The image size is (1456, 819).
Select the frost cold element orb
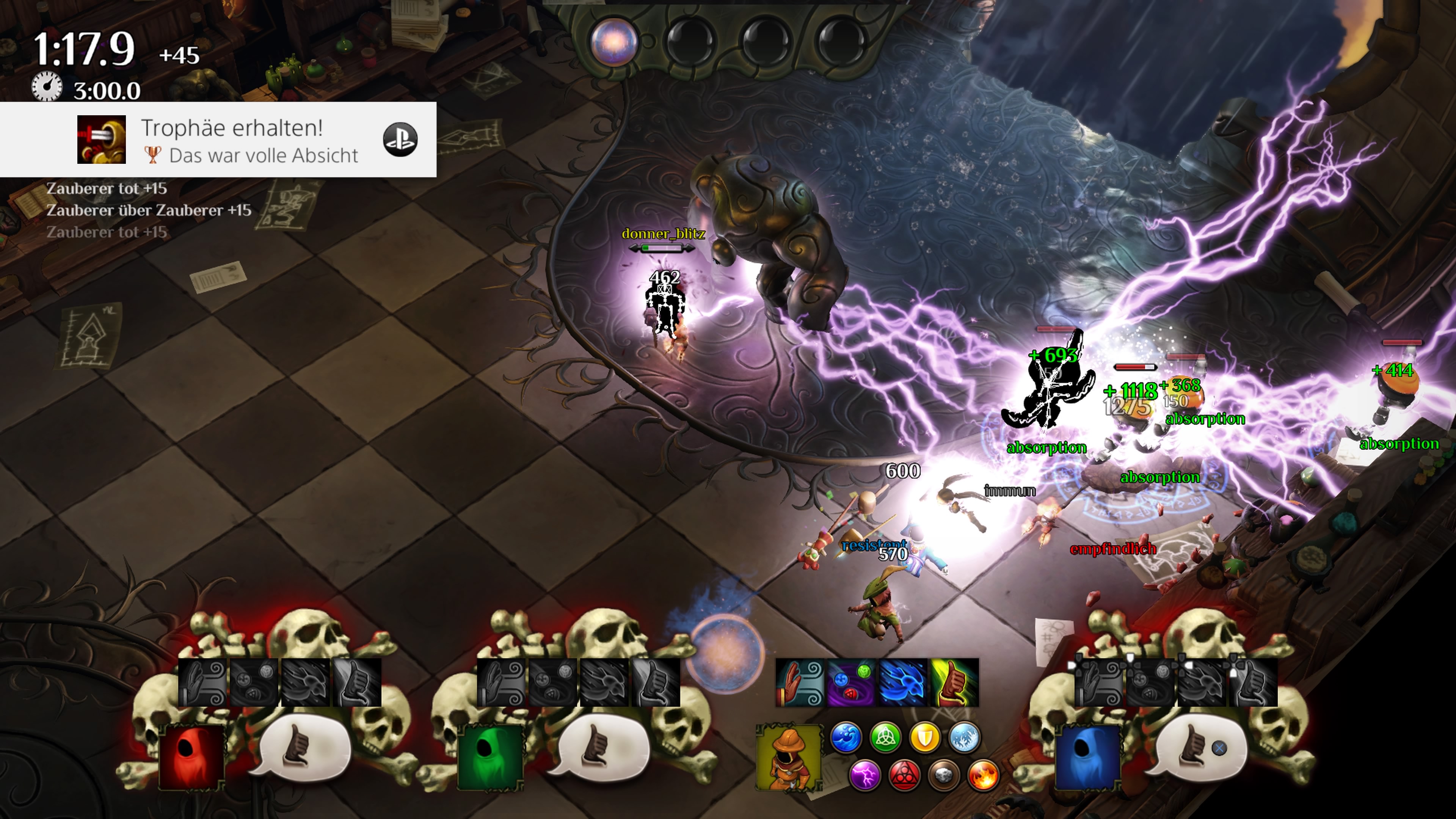[x=964, y=737]
